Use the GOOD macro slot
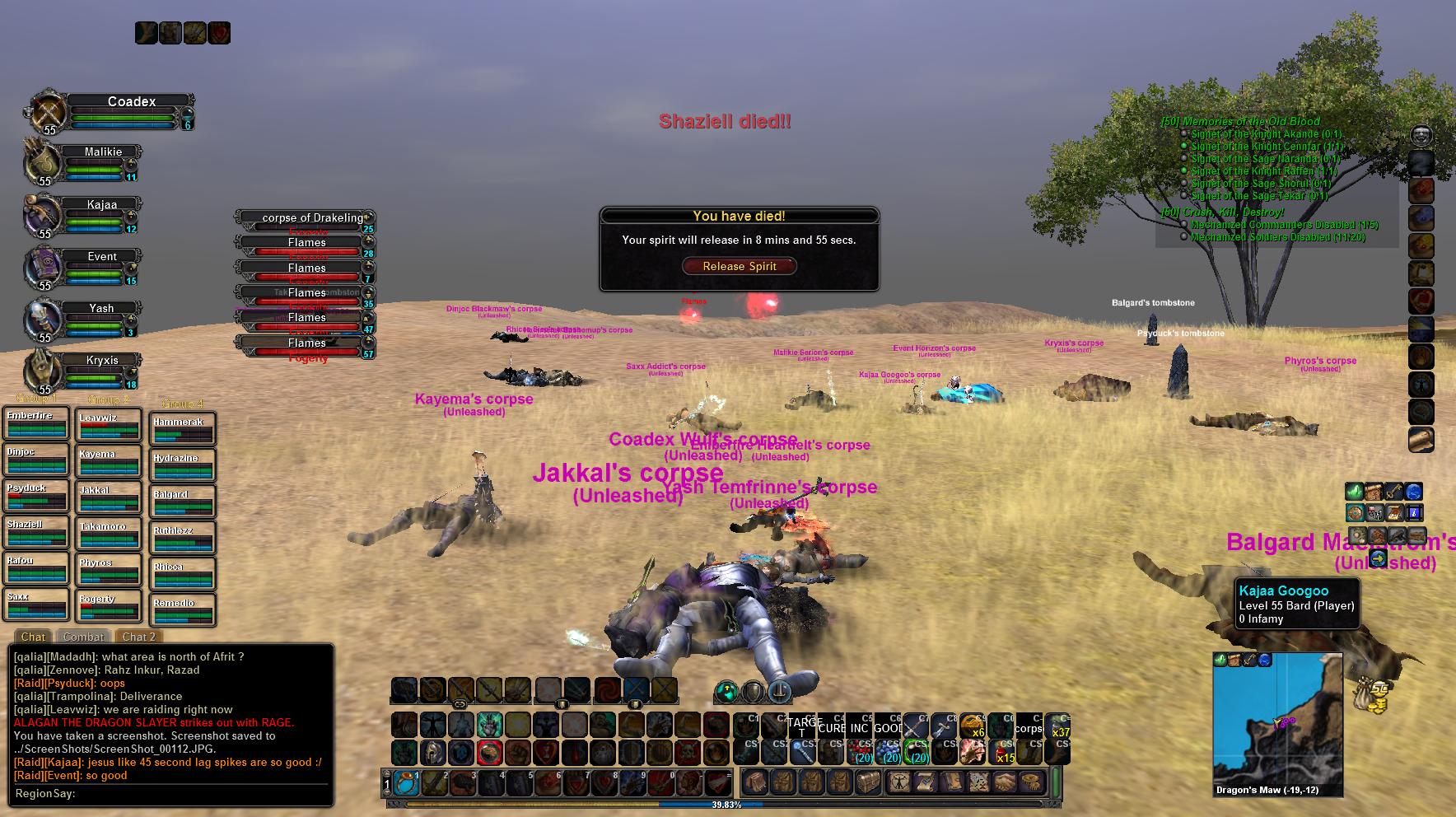Screen dimensions: 1456x817 (888, 726)
